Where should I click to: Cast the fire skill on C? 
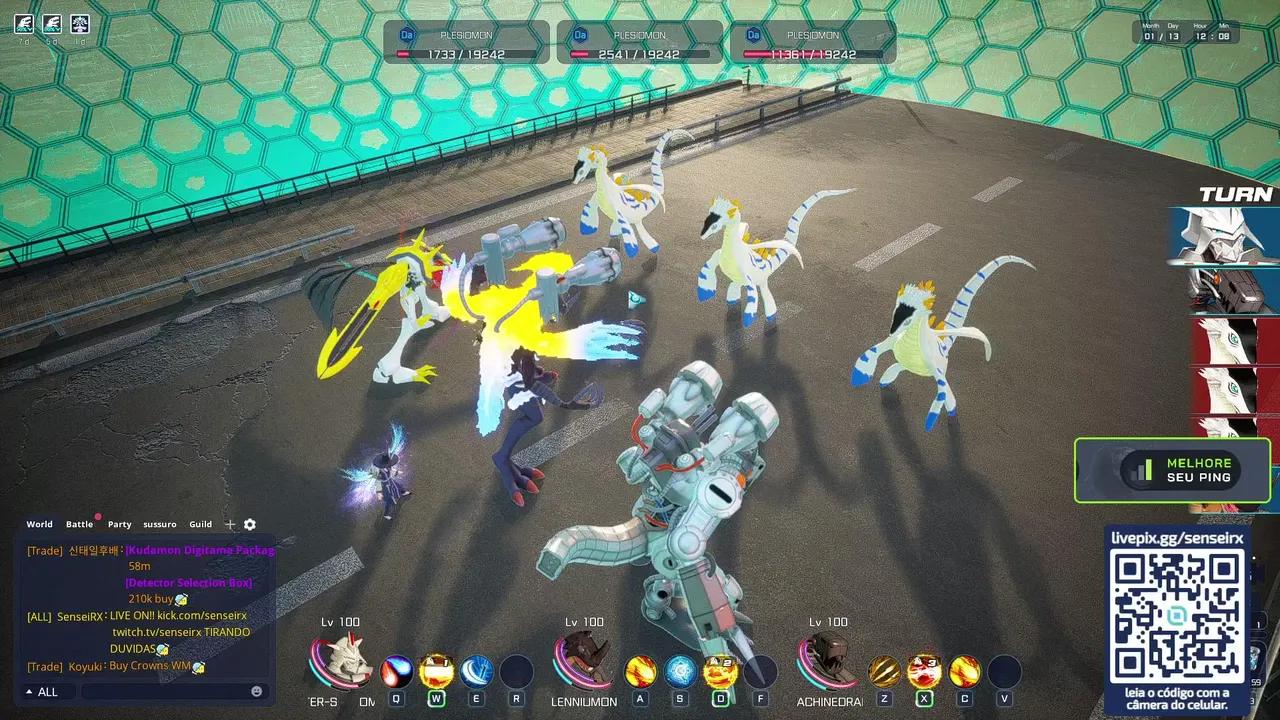coord(965,670)
